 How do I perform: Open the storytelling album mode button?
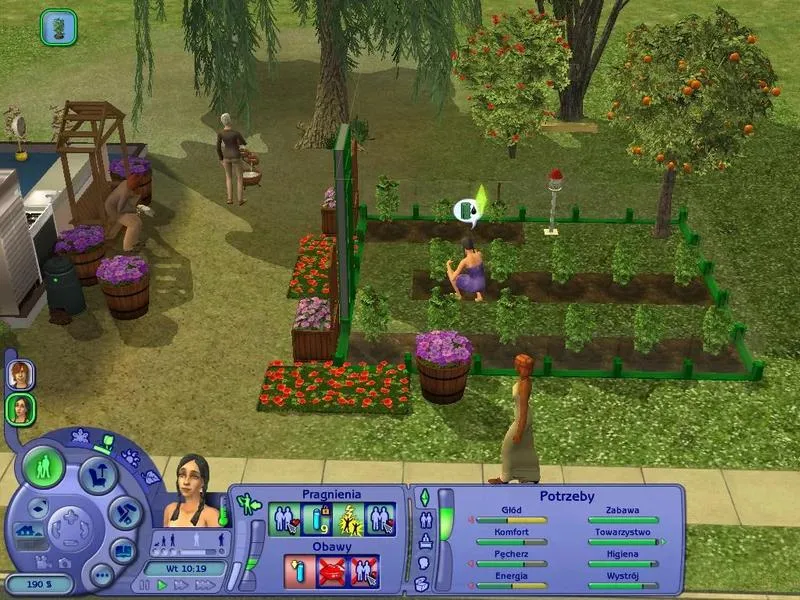123,550
